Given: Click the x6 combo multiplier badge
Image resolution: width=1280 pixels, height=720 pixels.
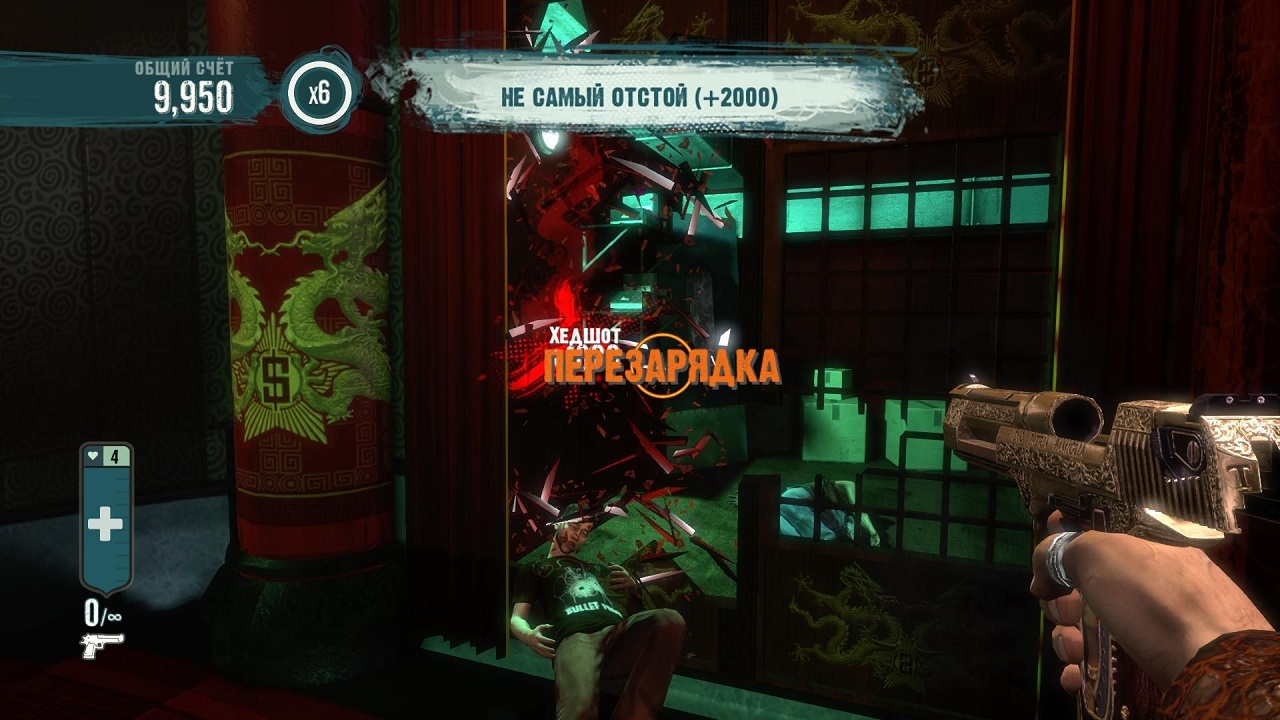Looking at the screenshot, I should click(x=318, y=95).
